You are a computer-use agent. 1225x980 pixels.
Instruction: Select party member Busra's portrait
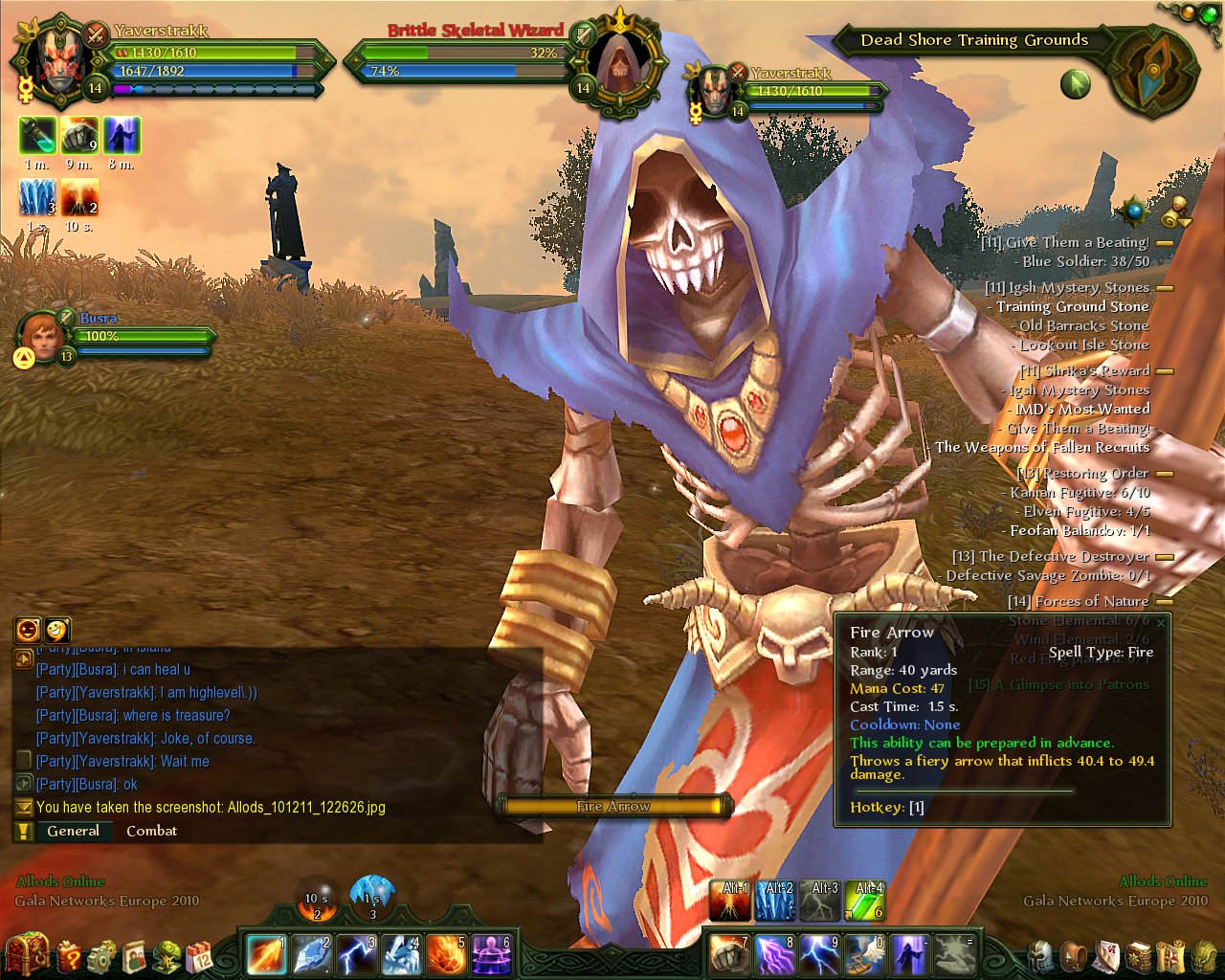point(42,335)
